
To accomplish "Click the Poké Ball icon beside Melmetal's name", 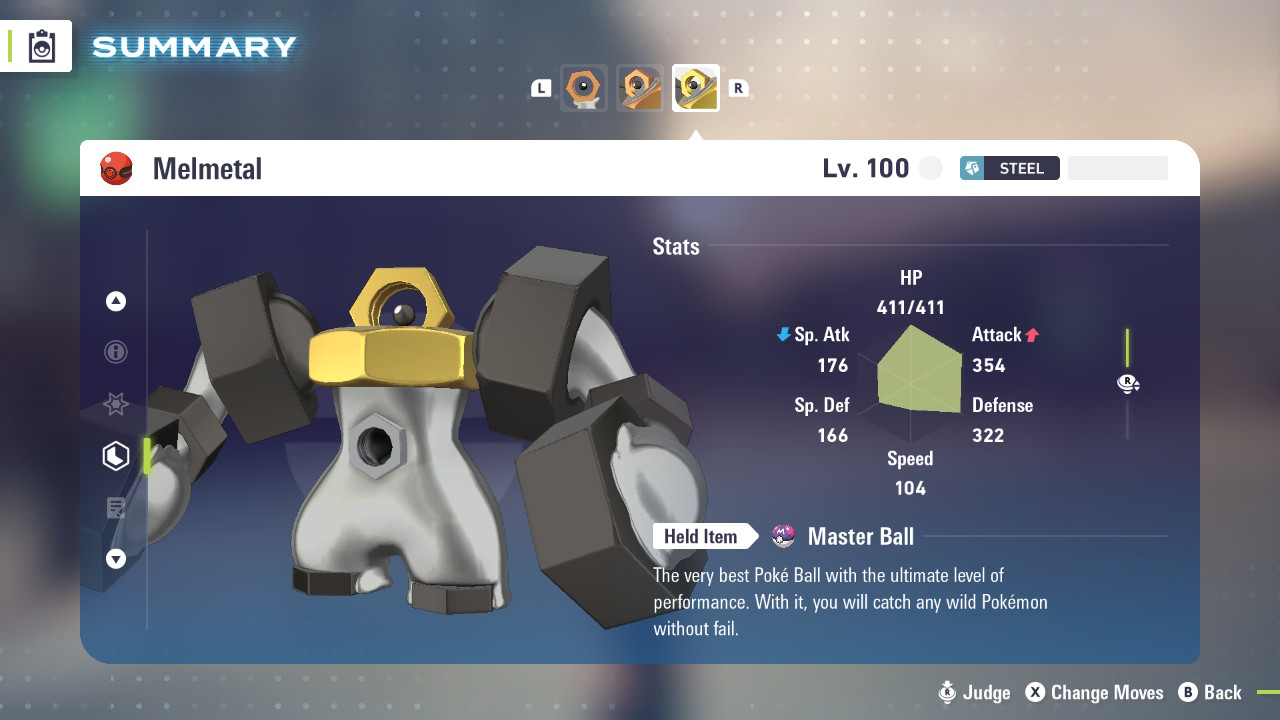I will point(116,168).
